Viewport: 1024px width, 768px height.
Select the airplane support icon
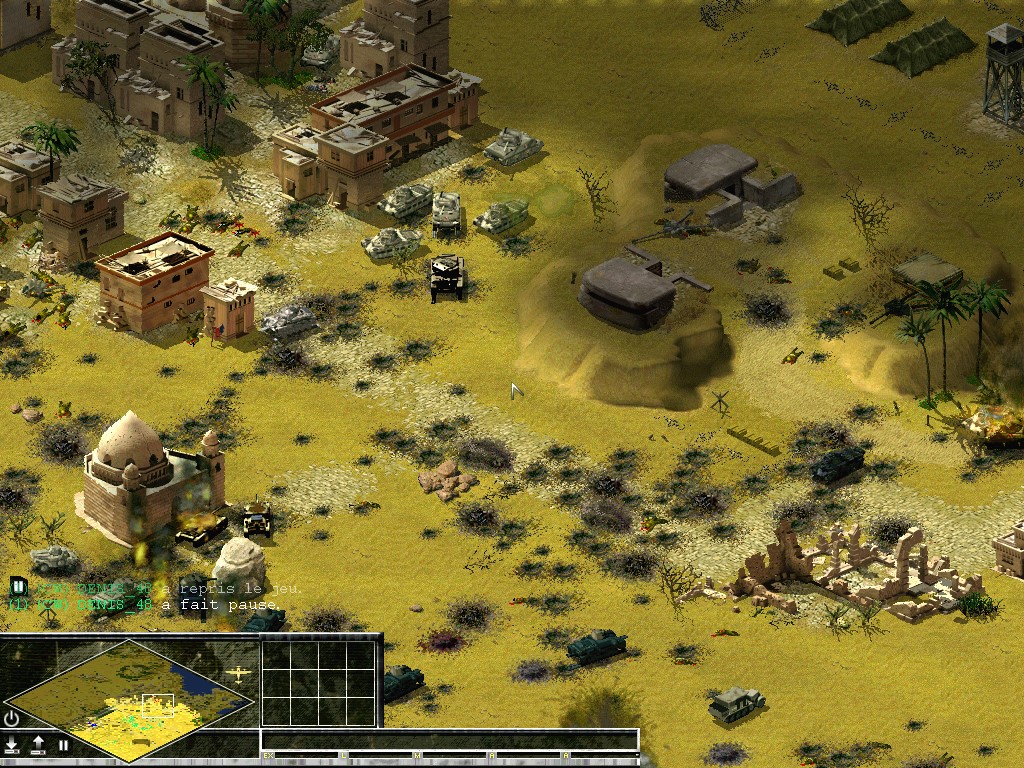pos(238,673)
